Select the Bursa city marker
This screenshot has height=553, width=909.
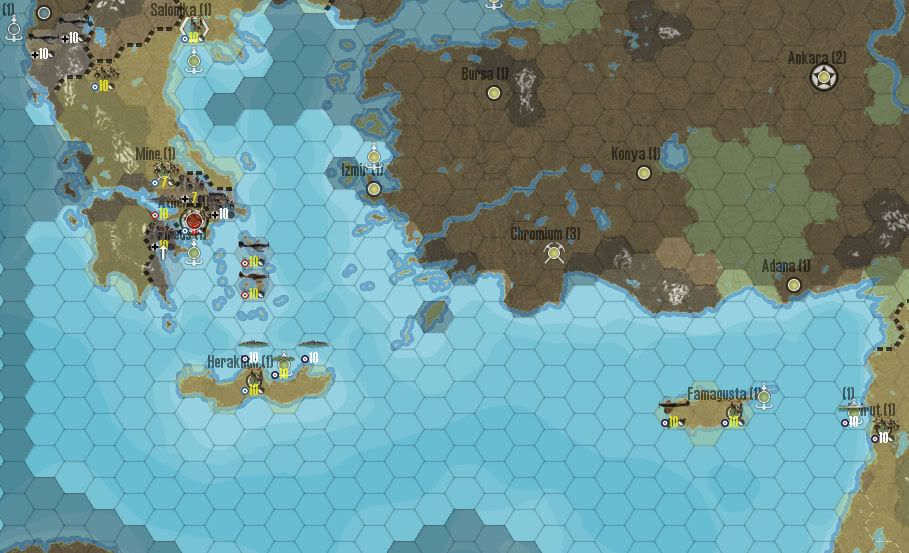pyautogui.click(x=493, y=93)
